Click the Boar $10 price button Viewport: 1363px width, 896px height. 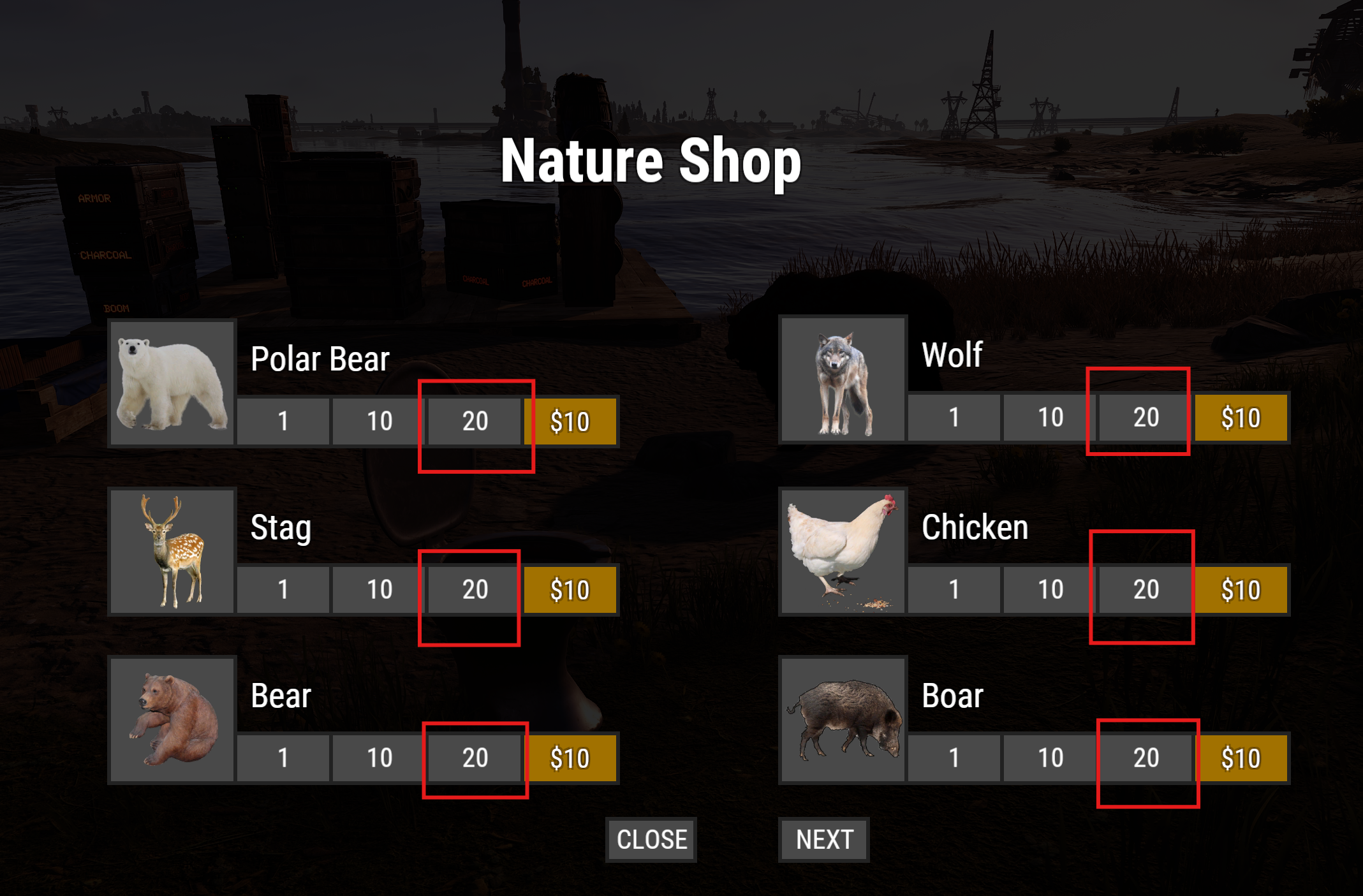[1241, 758]
